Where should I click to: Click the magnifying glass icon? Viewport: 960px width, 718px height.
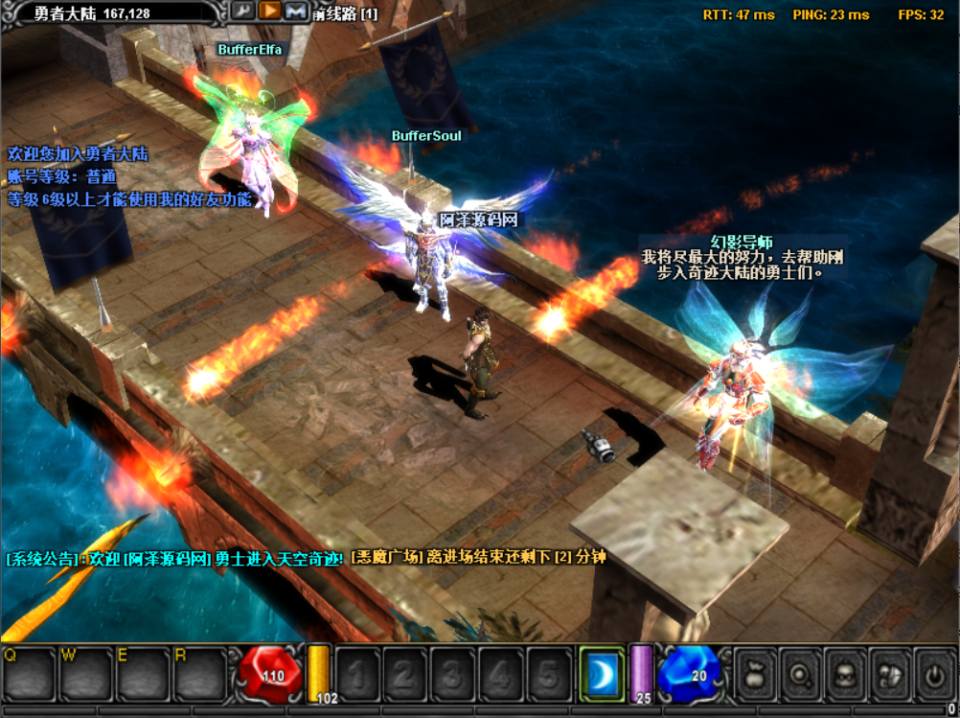pyautogui.click(x=800, y=676)
